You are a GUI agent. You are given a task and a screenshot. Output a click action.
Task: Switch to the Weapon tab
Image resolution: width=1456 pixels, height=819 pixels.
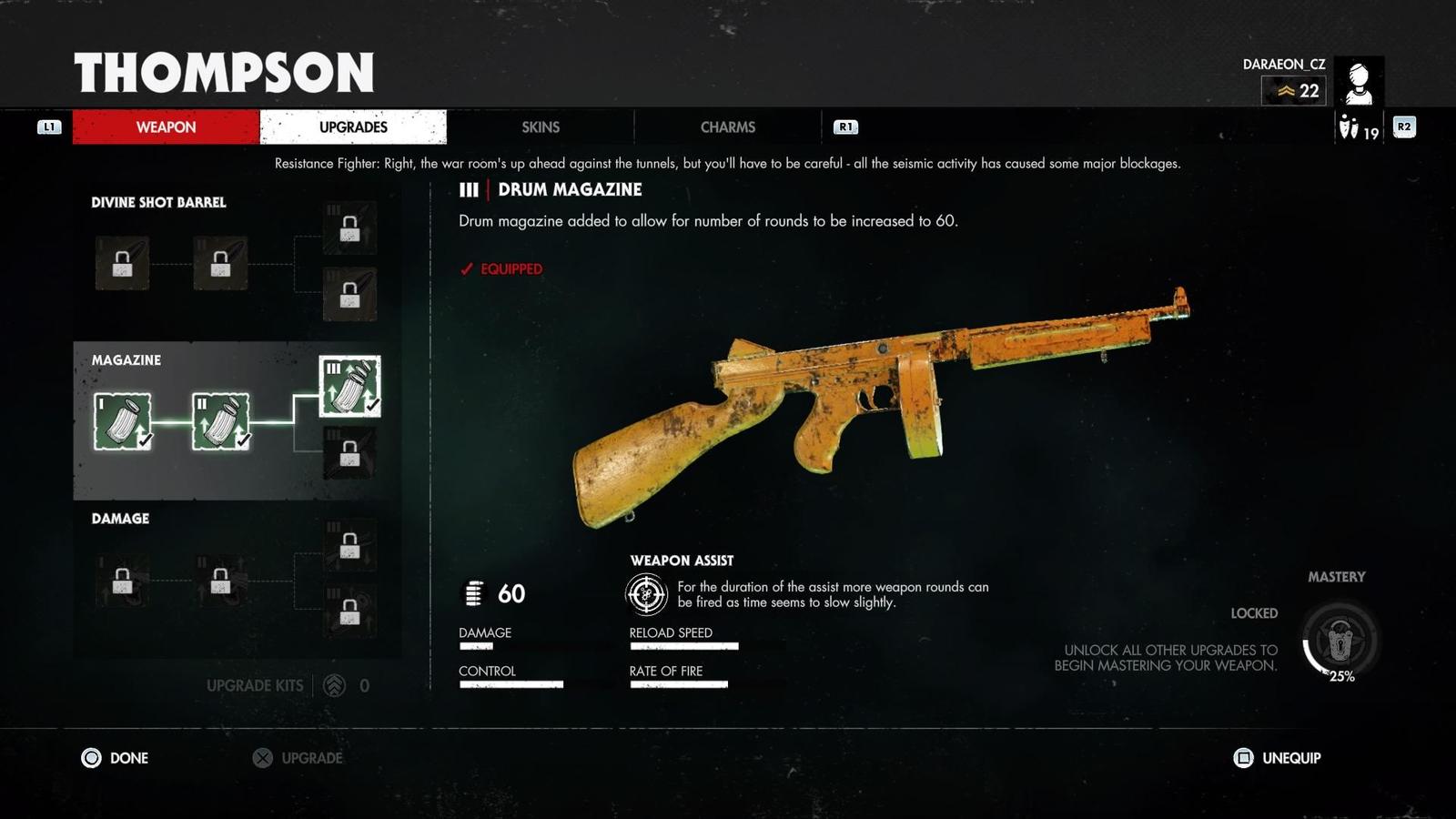pos(166,127)
